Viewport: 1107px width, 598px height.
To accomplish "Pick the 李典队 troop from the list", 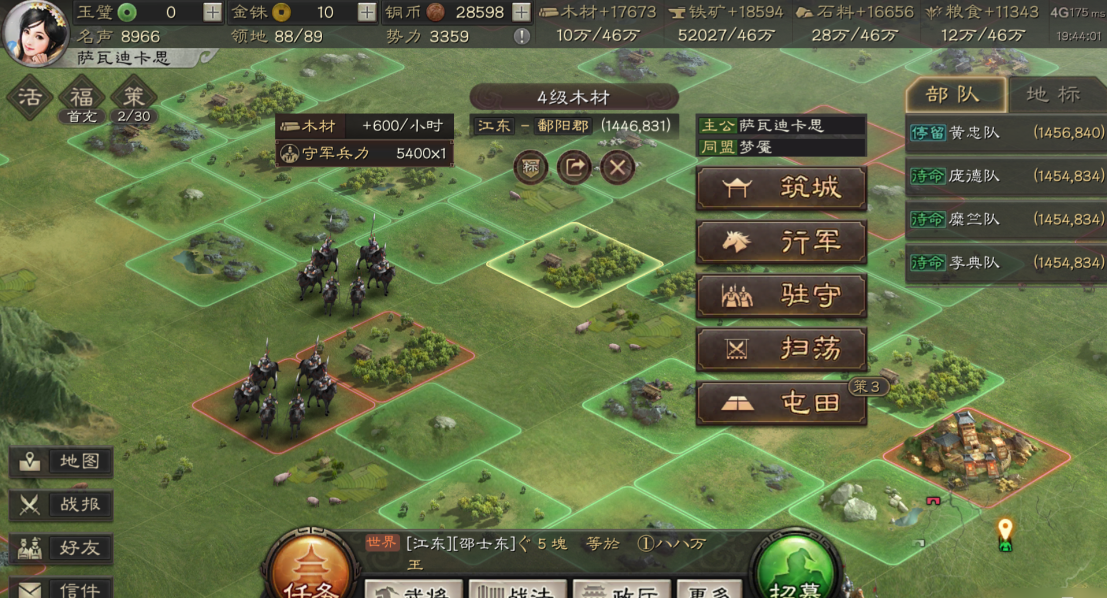I will (x=1005, y=262).
